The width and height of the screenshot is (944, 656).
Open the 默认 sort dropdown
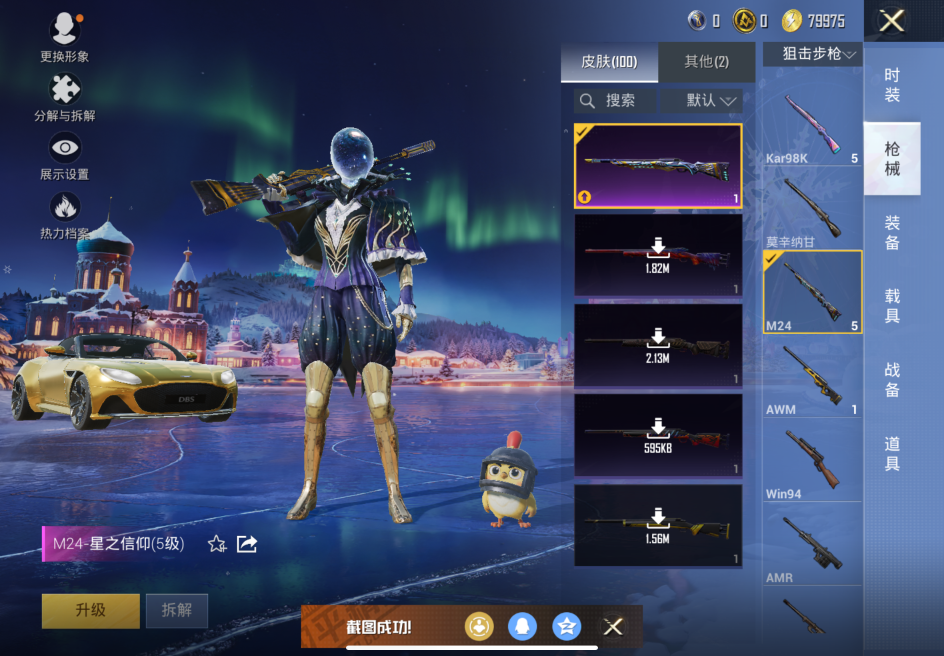(711, 100)
